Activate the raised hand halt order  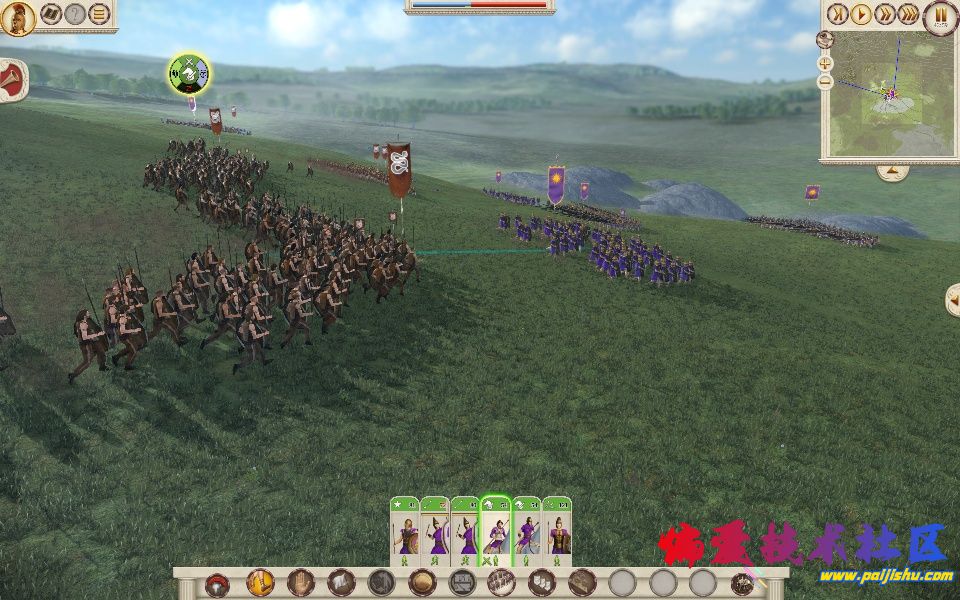[301, 583]
